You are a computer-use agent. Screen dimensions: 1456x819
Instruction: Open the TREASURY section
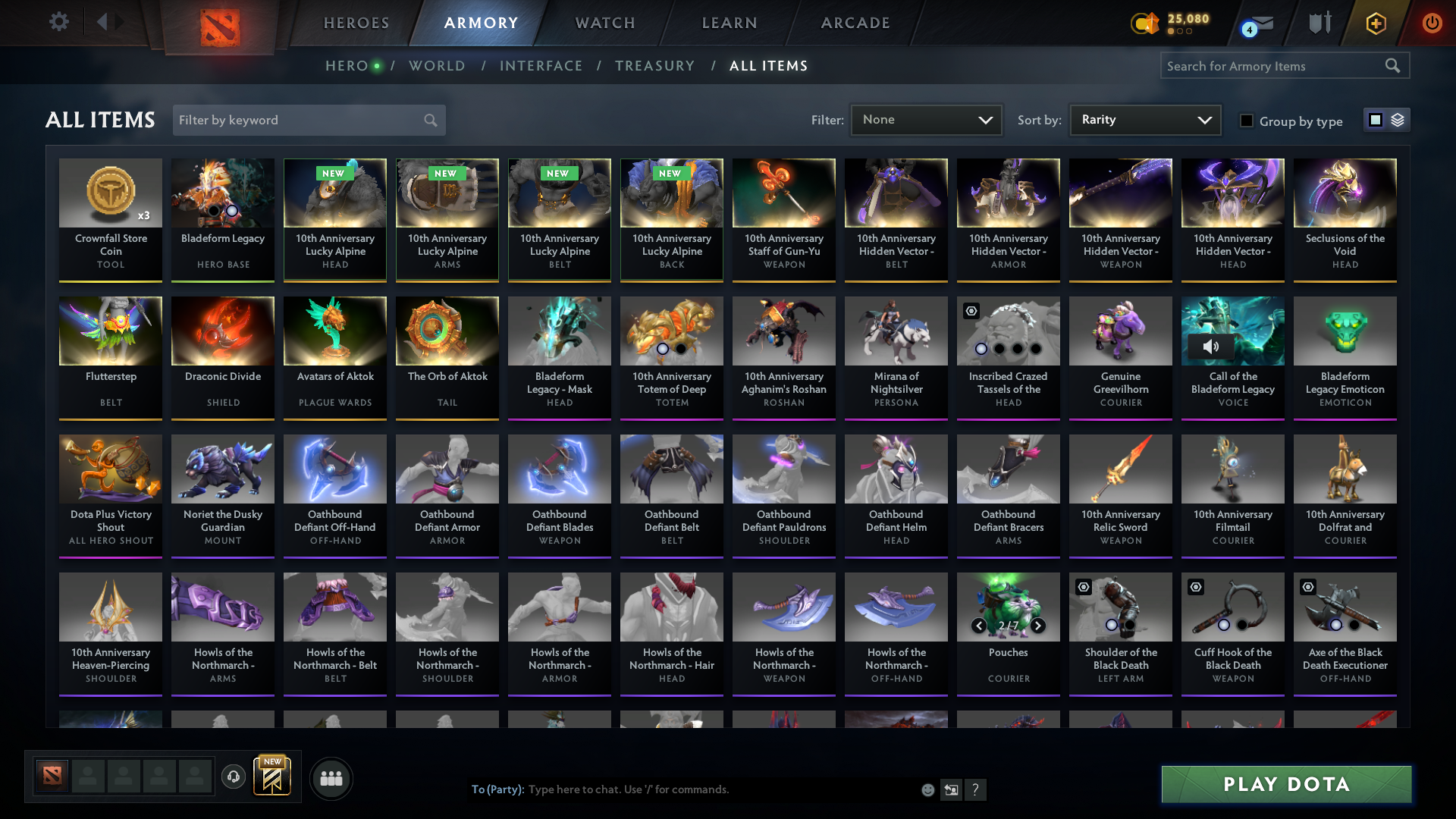654,65
